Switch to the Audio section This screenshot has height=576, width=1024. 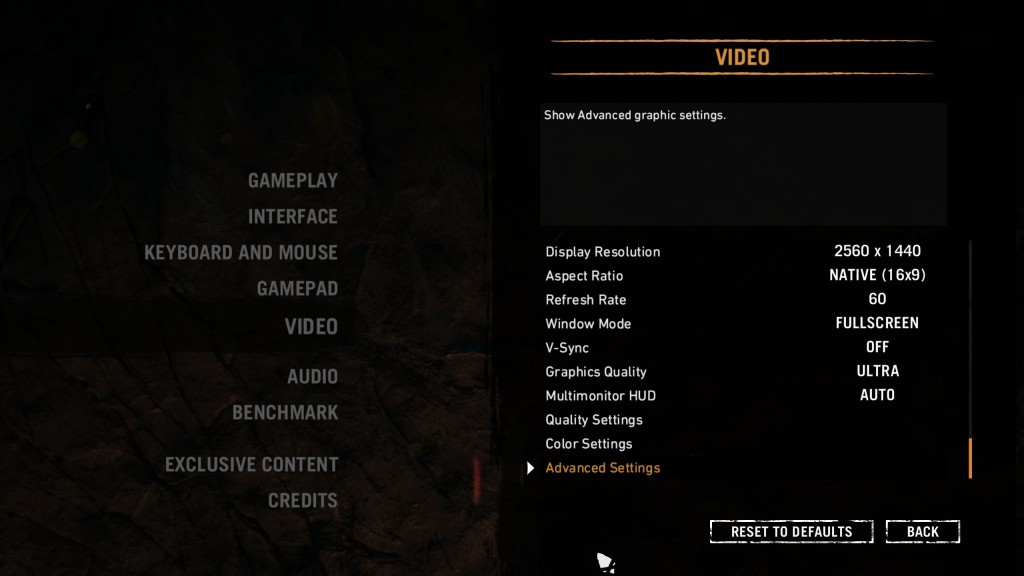(x=312, y=377)
